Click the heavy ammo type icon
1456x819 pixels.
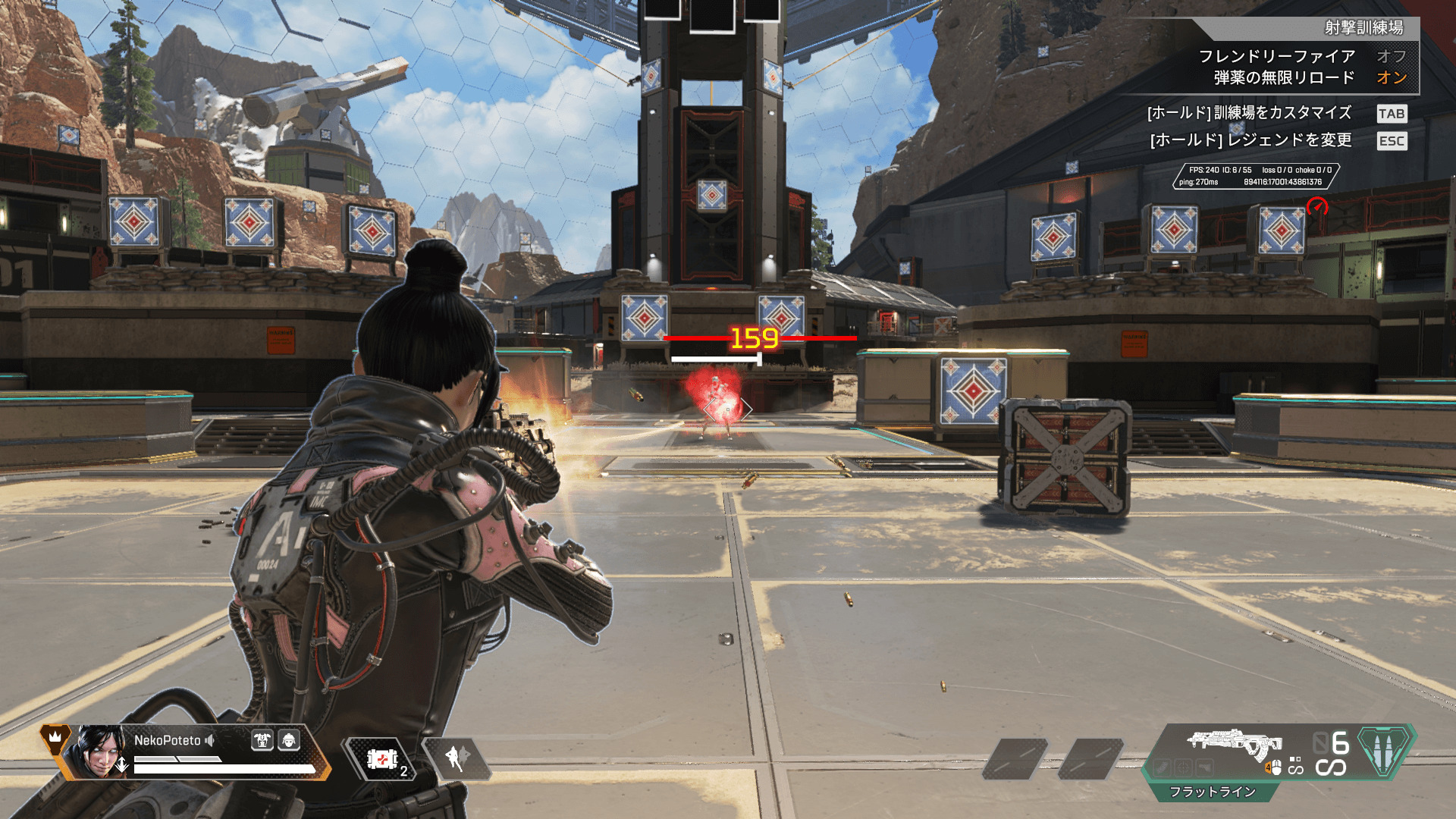click(1385, 751)
